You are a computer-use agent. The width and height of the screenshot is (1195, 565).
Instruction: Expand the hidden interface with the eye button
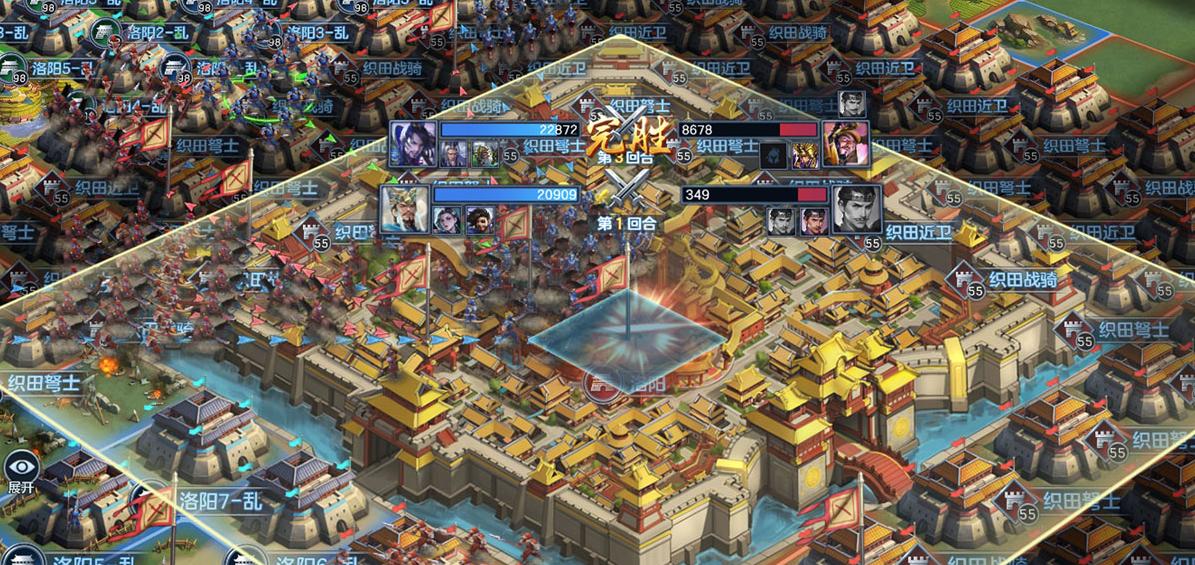(20, 471)
